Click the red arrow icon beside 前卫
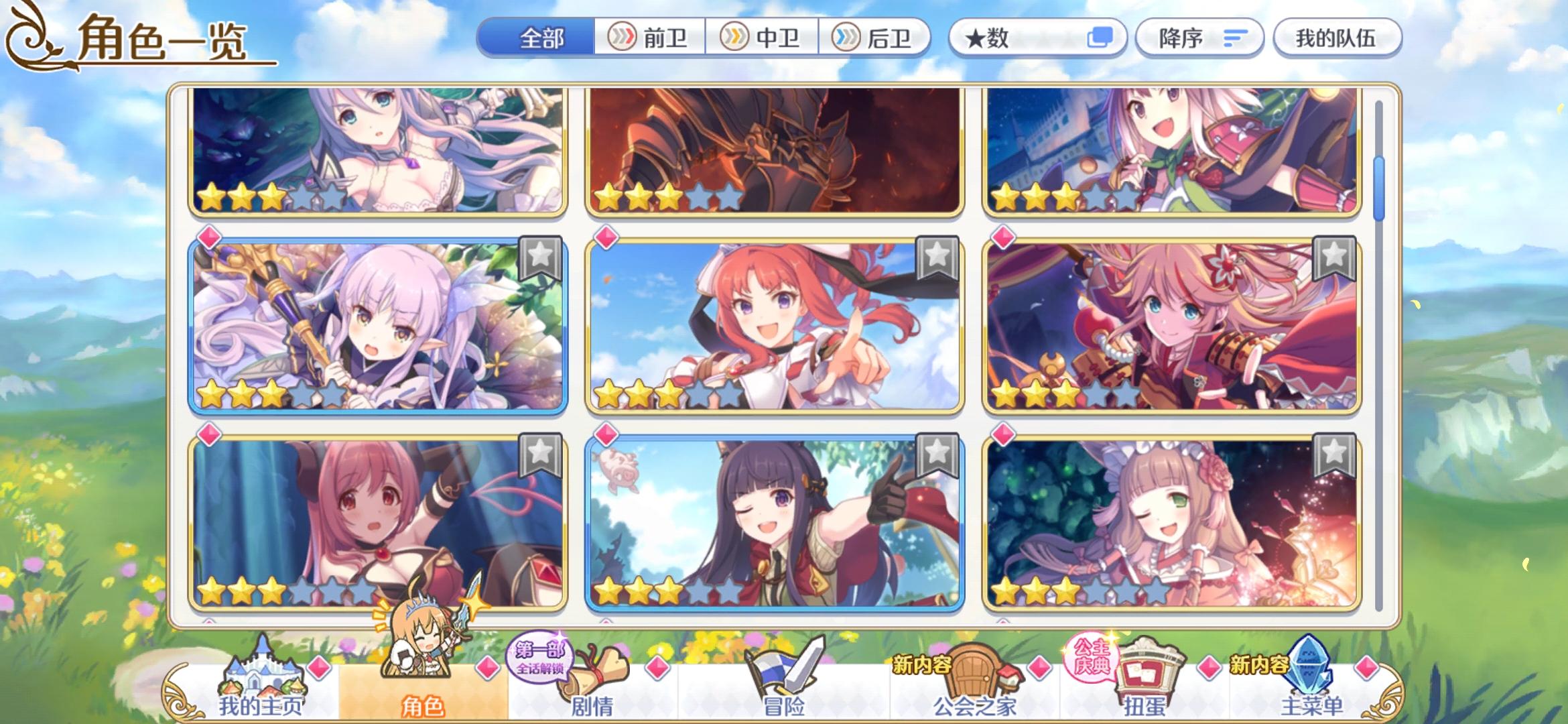1568x724 pixels. pyautogui.click(x=623, y=38)
